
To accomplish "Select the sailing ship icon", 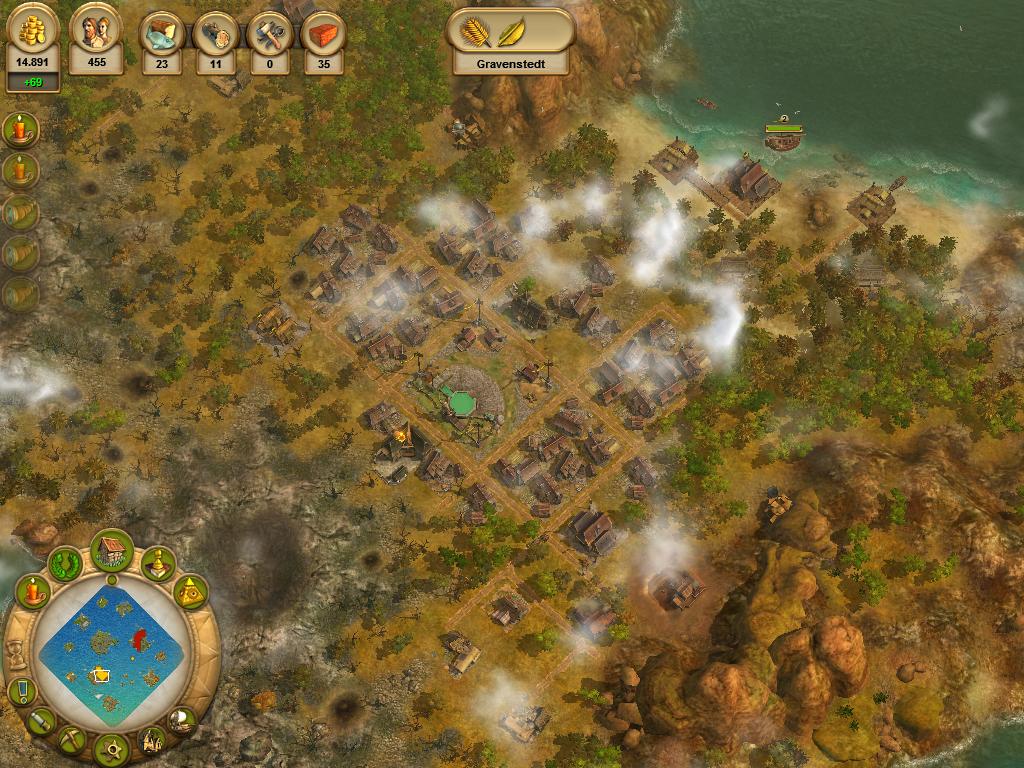I will point(182,719).
